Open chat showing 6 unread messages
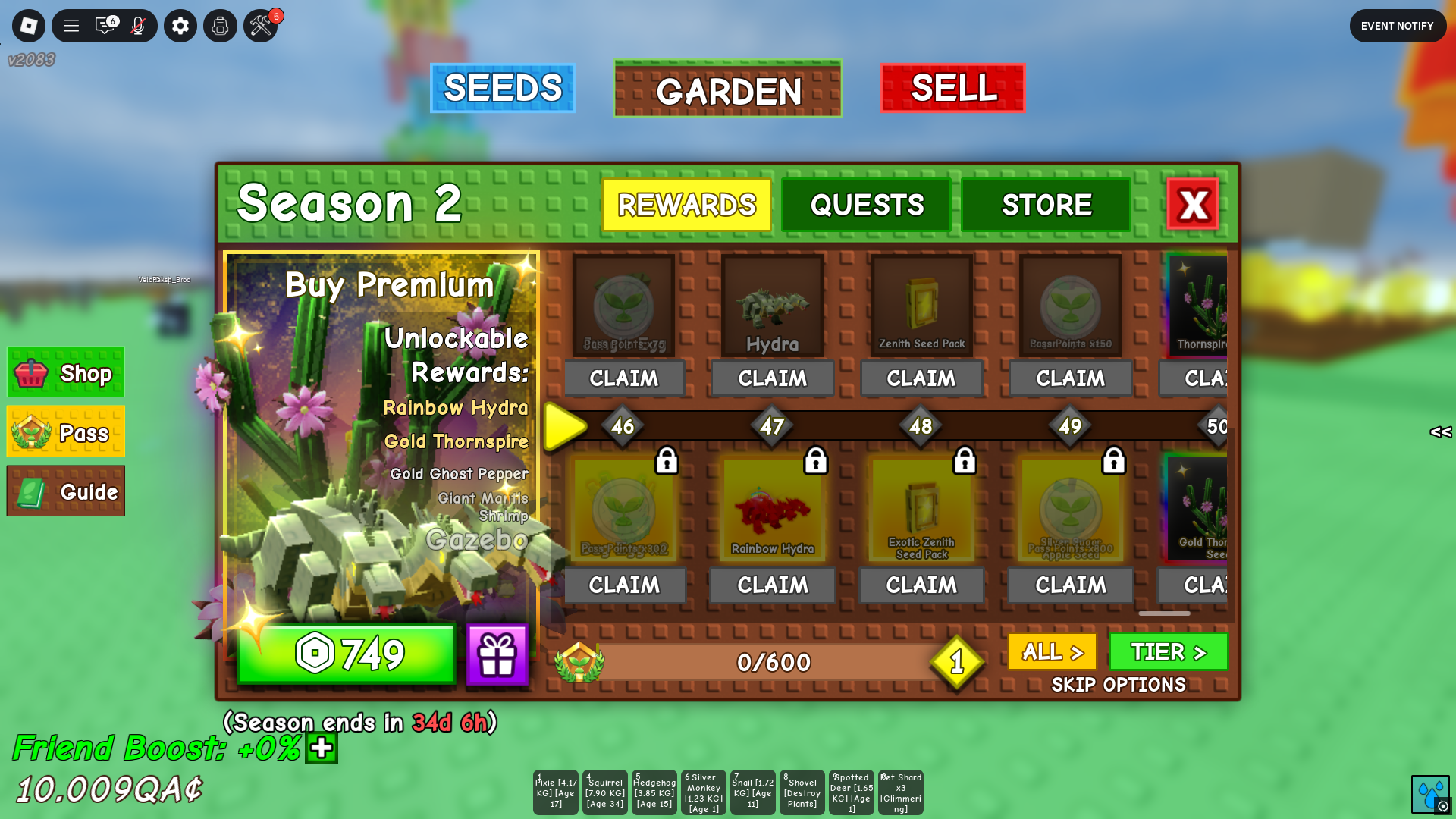The width and height of the screenshot is (1456, 819). pyautogui.click(x=105, y=25)
